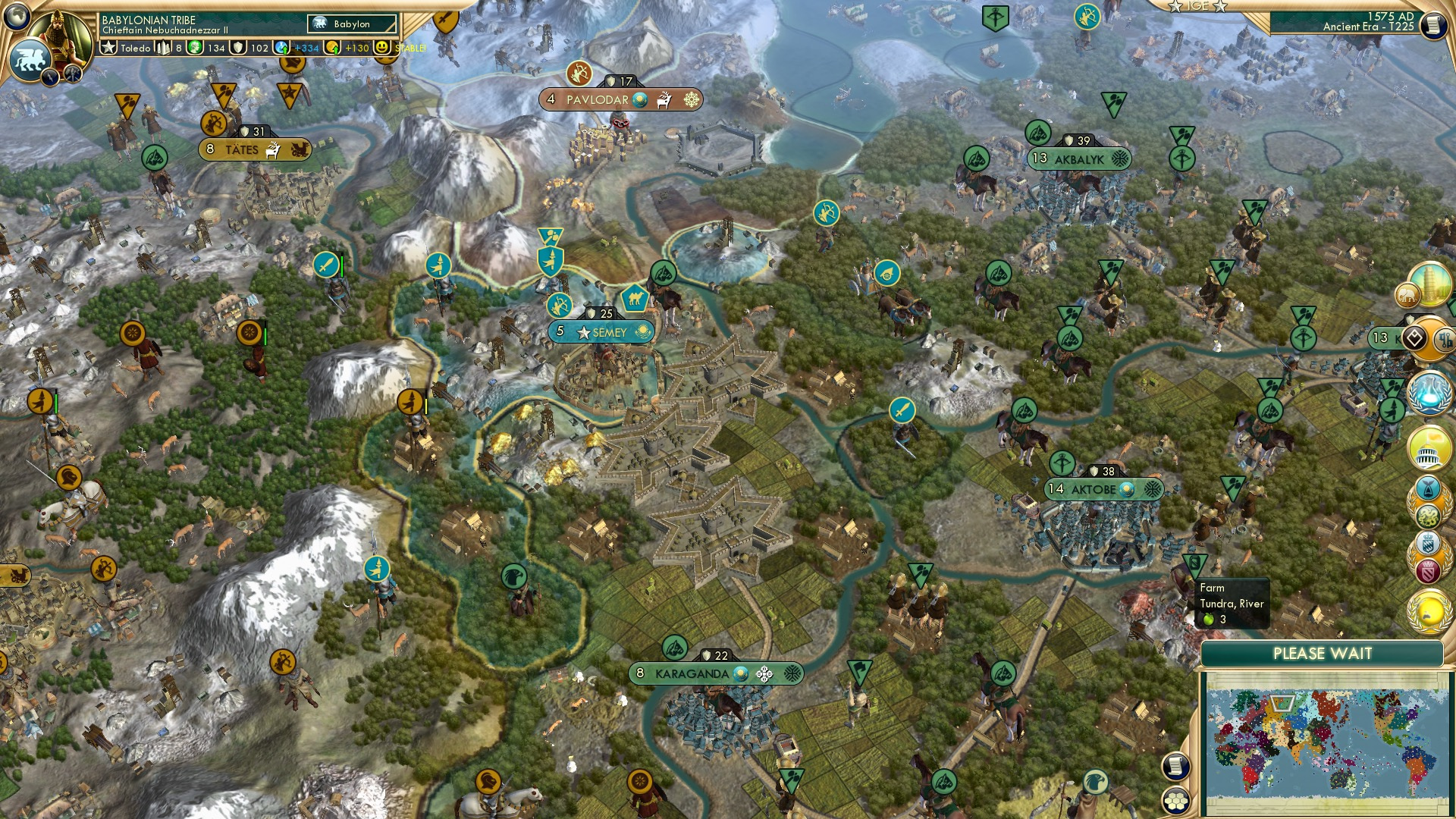This screenshot has height=819, width=1456.
Task: Toggle the IGE star on the left
Action: click(x=1175, y=8)
